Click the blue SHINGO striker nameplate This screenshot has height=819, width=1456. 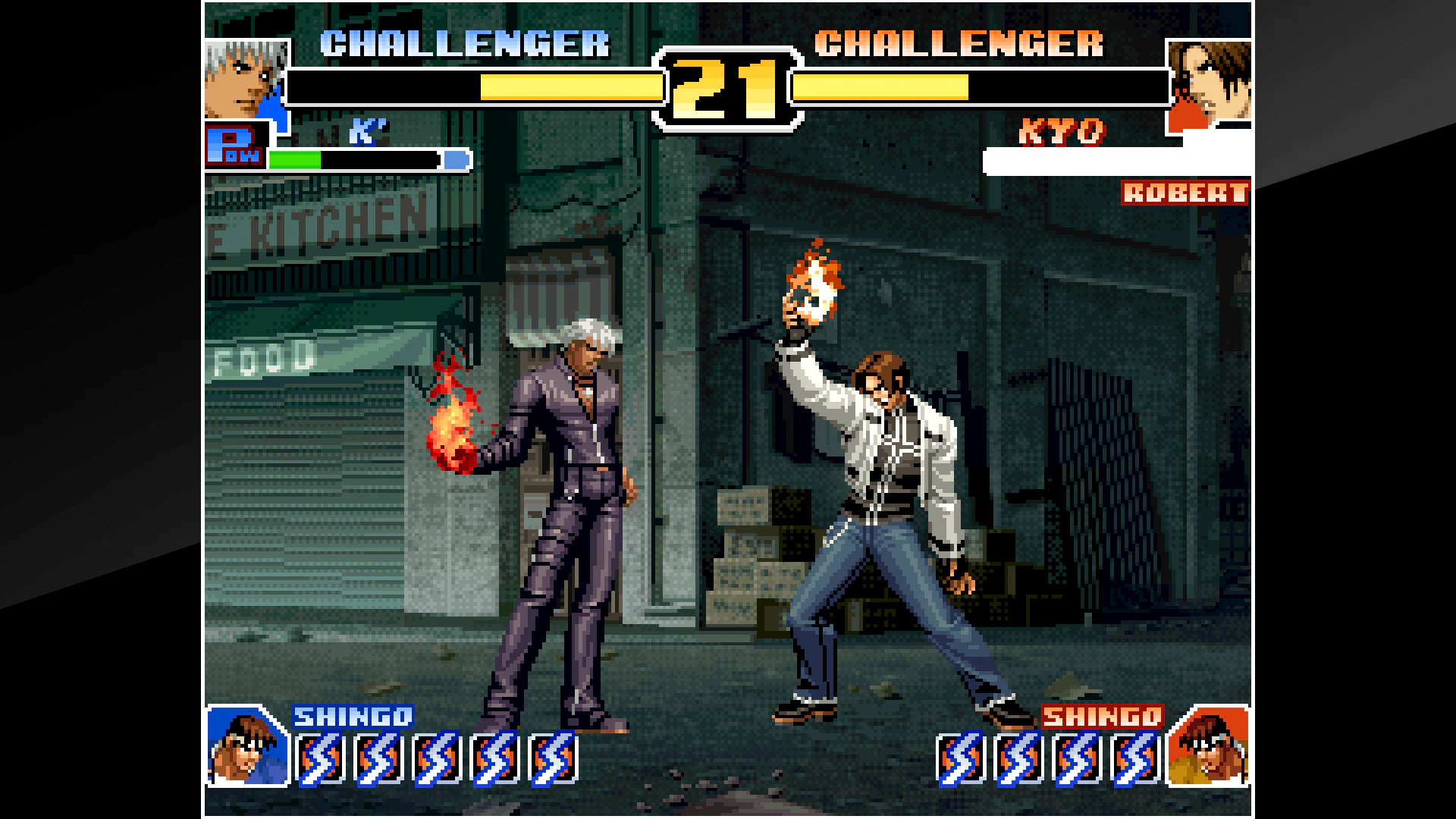(x=353, y=717)
